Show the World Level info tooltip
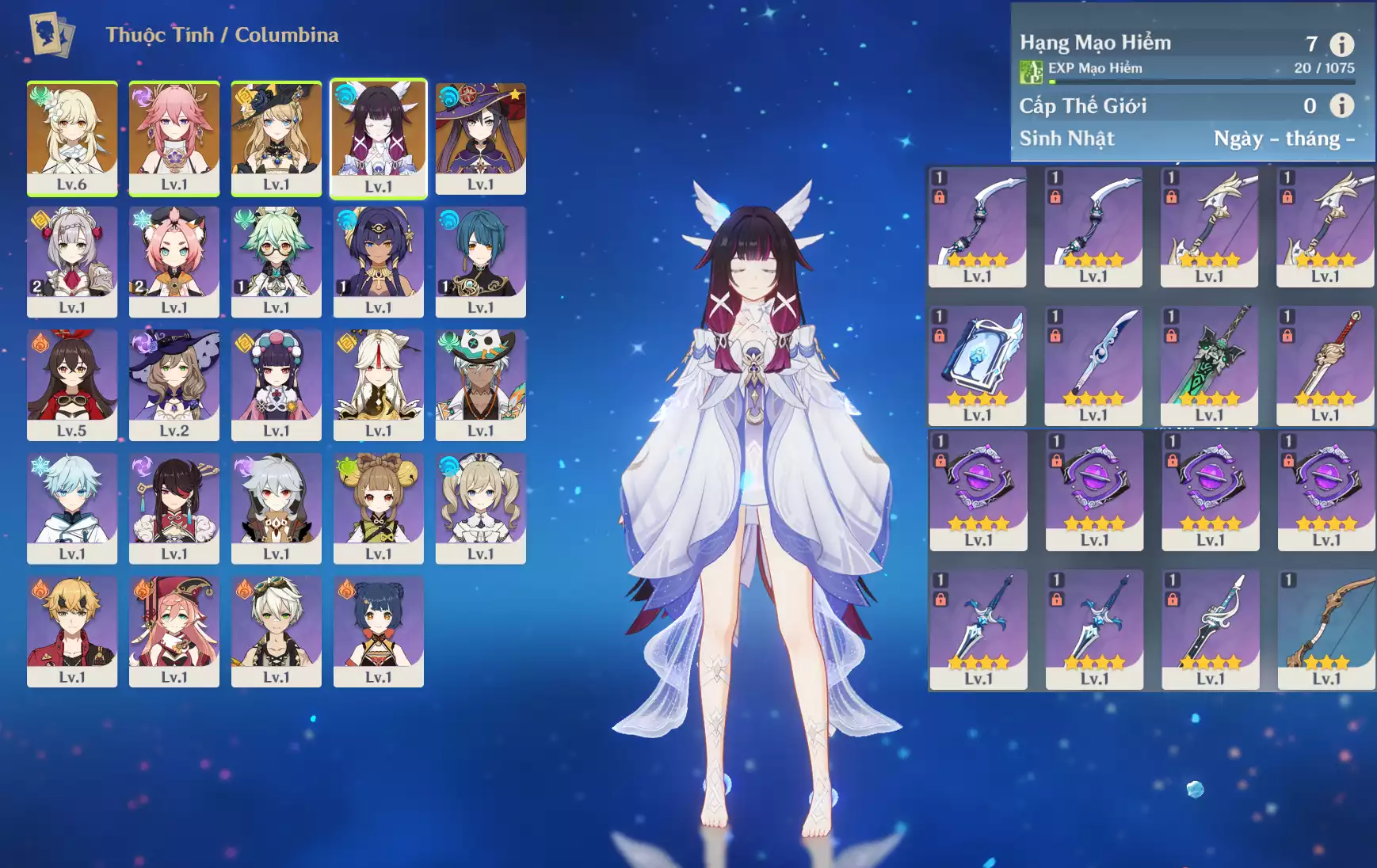 point(1341,105)
